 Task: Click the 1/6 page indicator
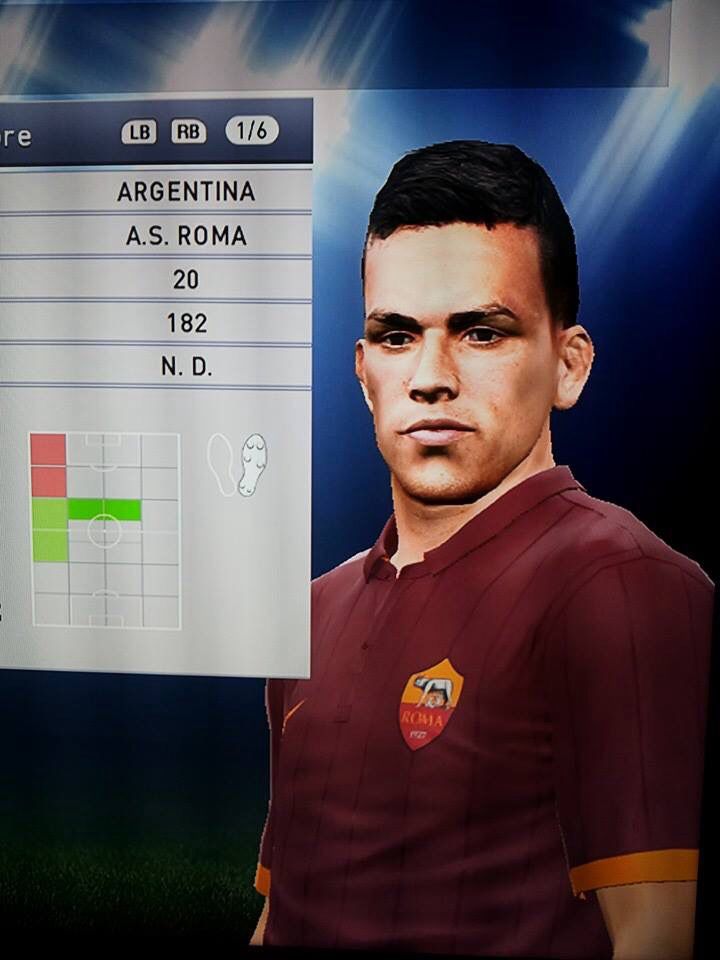coord(252,131)
